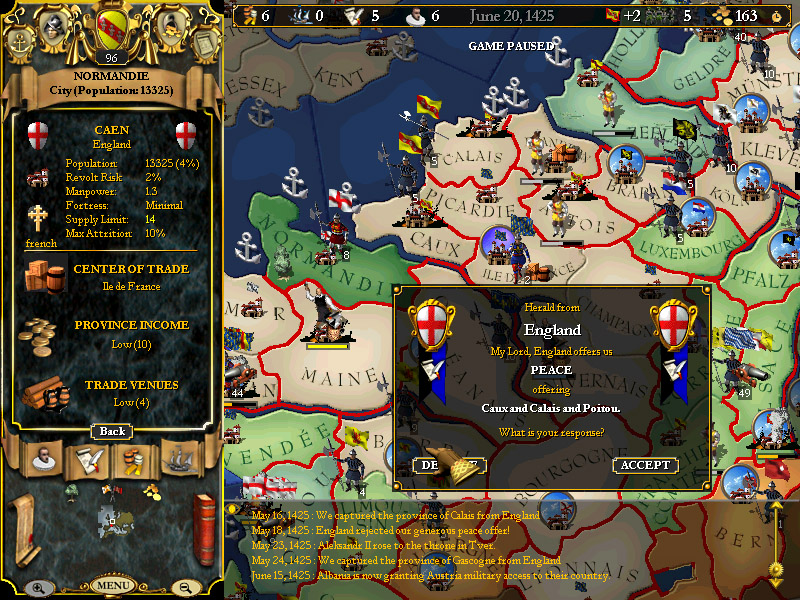Select the yellow and red country shield

(111, 27)
